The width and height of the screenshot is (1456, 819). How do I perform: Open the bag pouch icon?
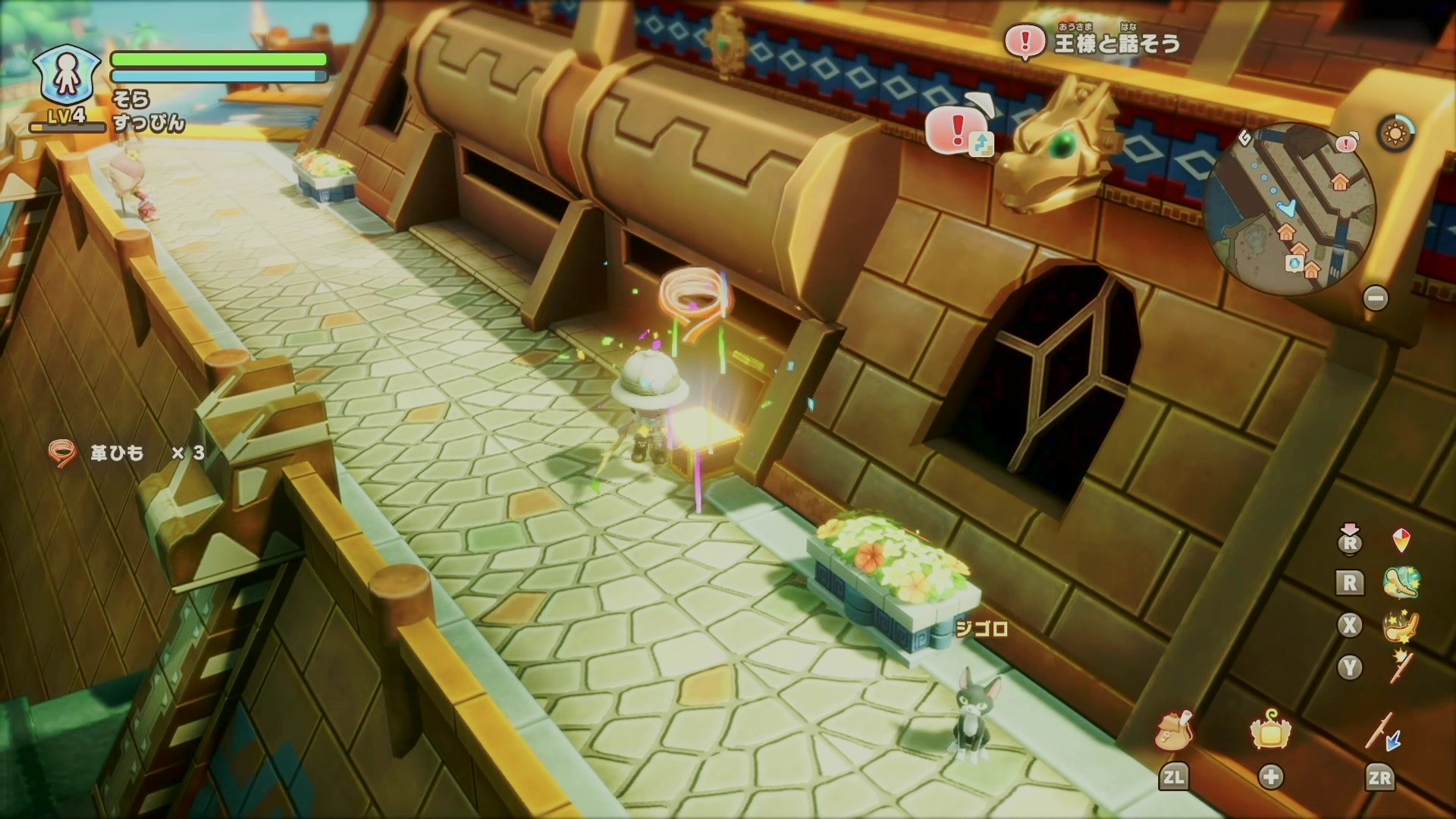tap(1174, 732)
